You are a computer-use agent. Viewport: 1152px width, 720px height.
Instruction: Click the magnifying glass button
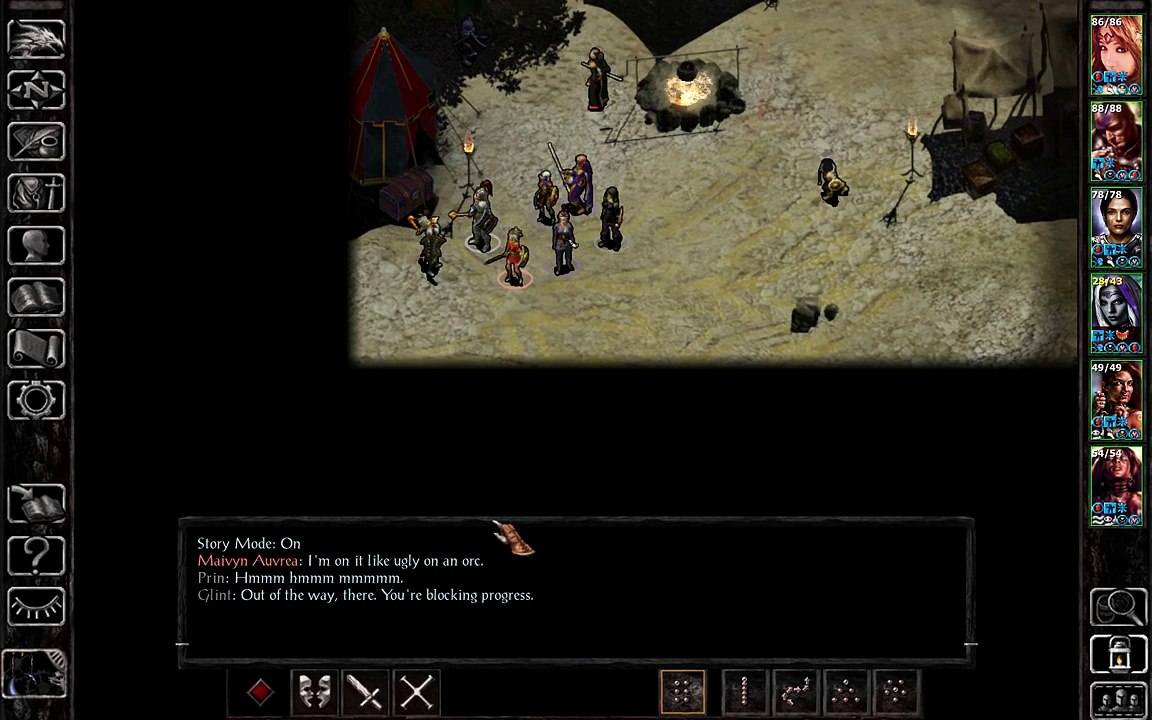tap(1118, 606)
